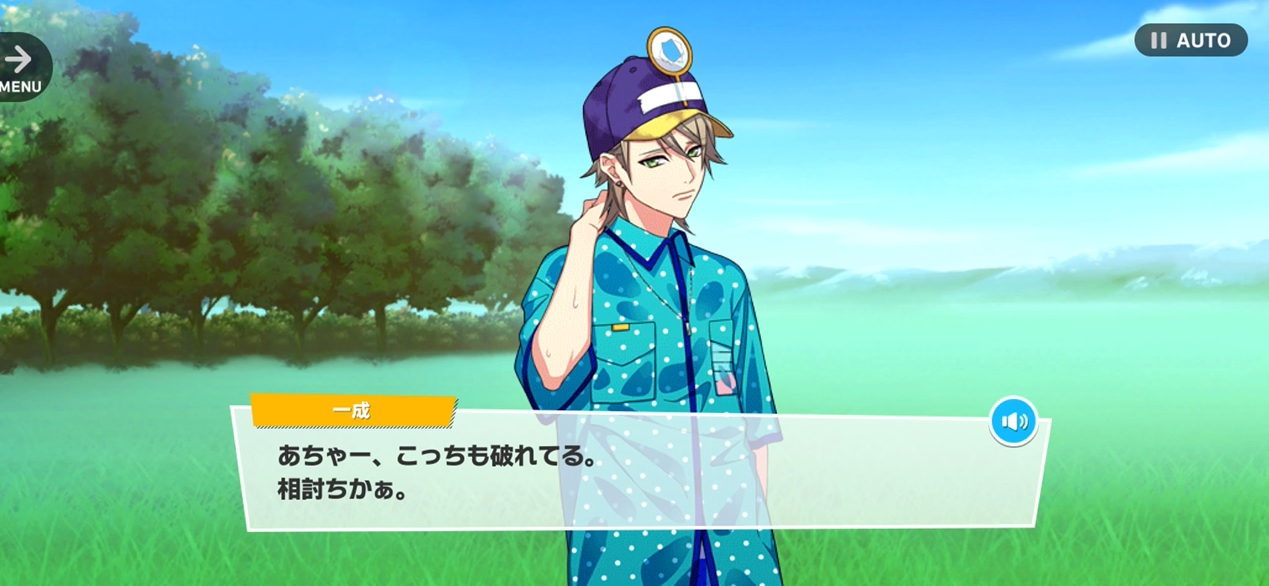The image size is (1269, 586).
Task: Replay the voice line speaker icon
Action: pyautogui.click(x=1013, y=421)
